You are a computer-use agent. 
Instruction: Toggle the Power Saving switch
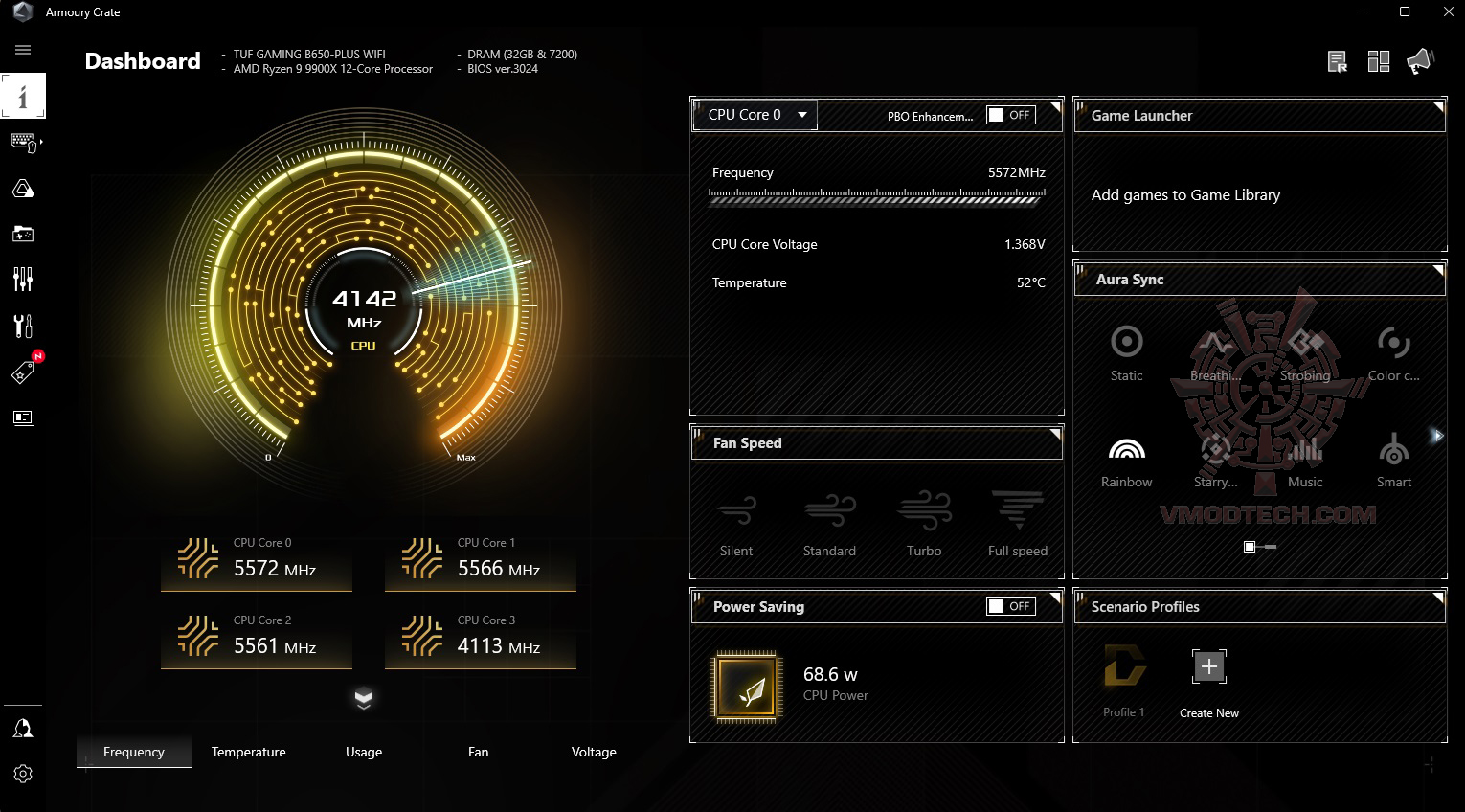(1010, 606)
